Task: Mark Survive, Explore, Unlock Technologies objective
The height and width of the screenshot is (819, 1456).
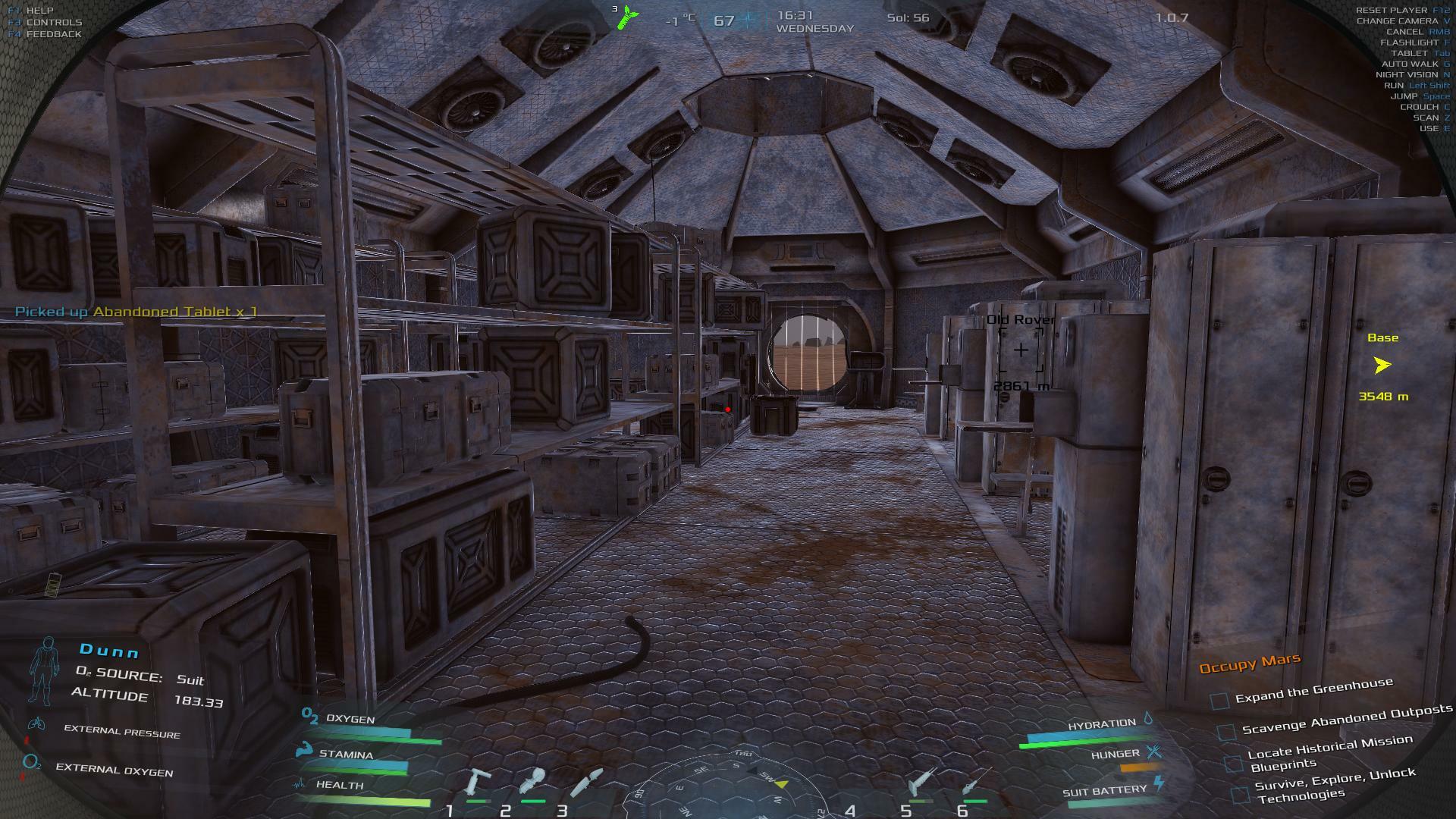Action: (x=1241, y=795)
